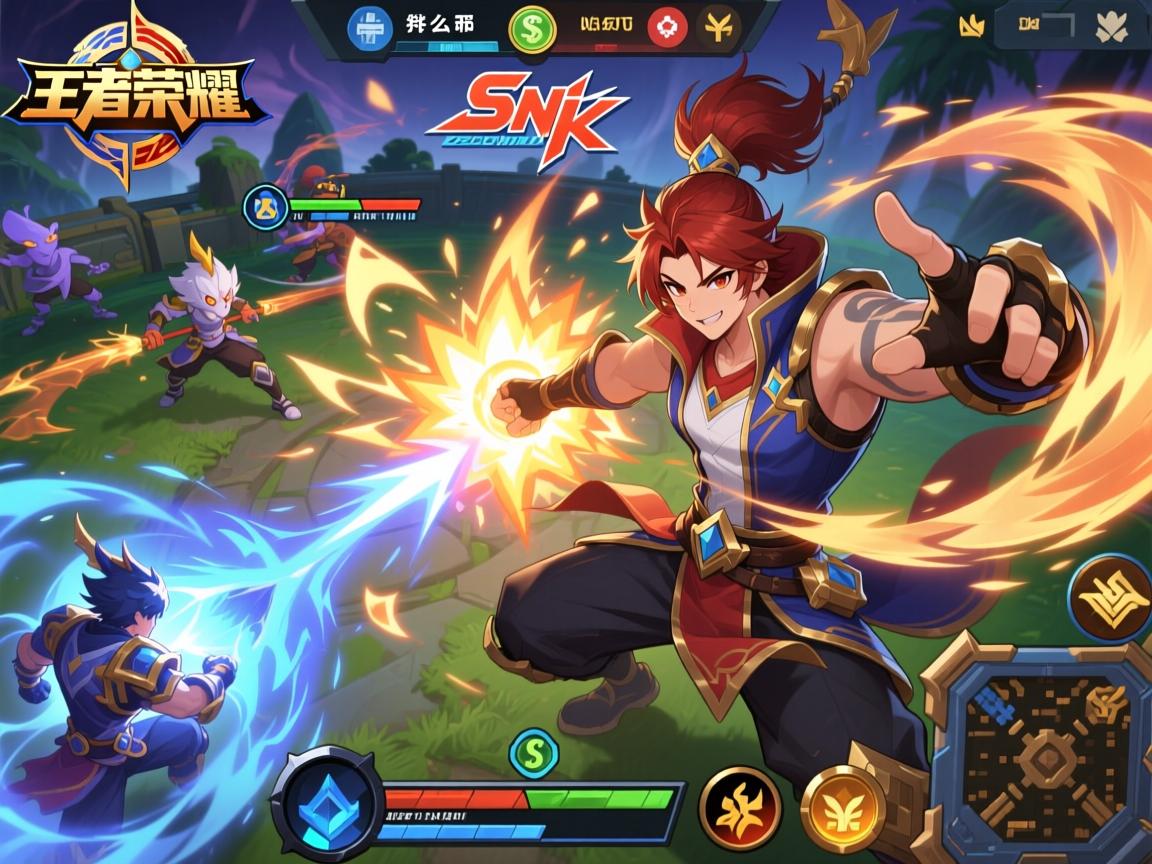Tap the red flower emblem icon
Image resolution: width=1152 pixels, height=864 pixels.
[x=667, y=28]
